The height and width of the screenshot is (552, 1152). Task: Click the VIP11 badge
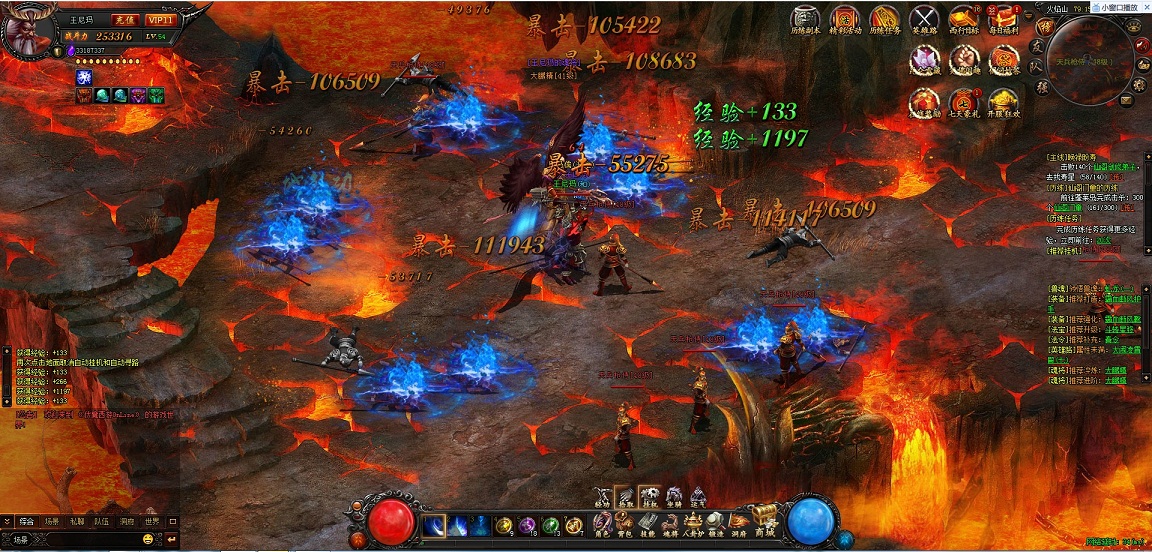click(158, 20)
